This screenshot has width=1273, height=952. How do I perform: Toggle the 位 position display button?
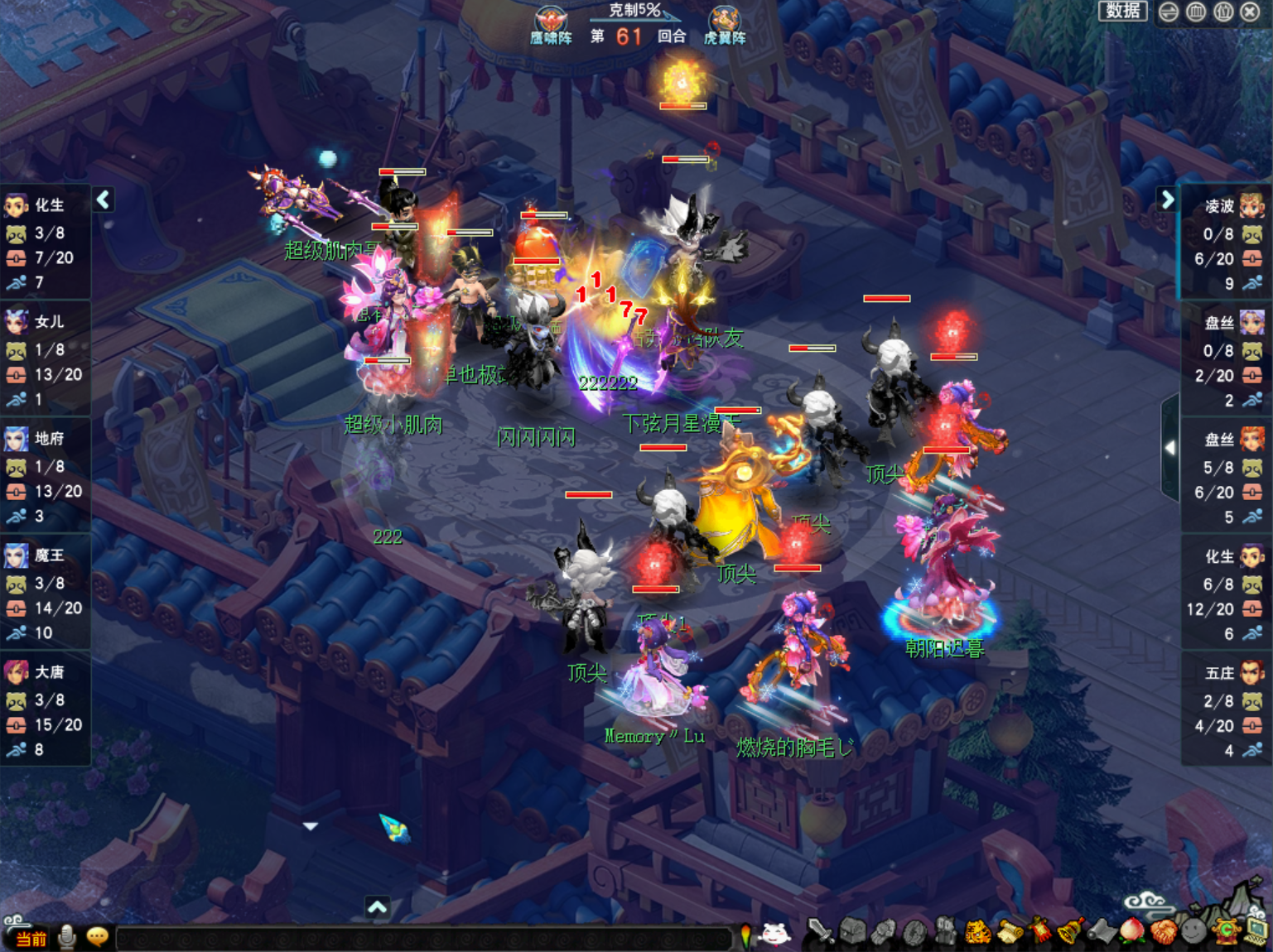click(x=1223, y=12)
